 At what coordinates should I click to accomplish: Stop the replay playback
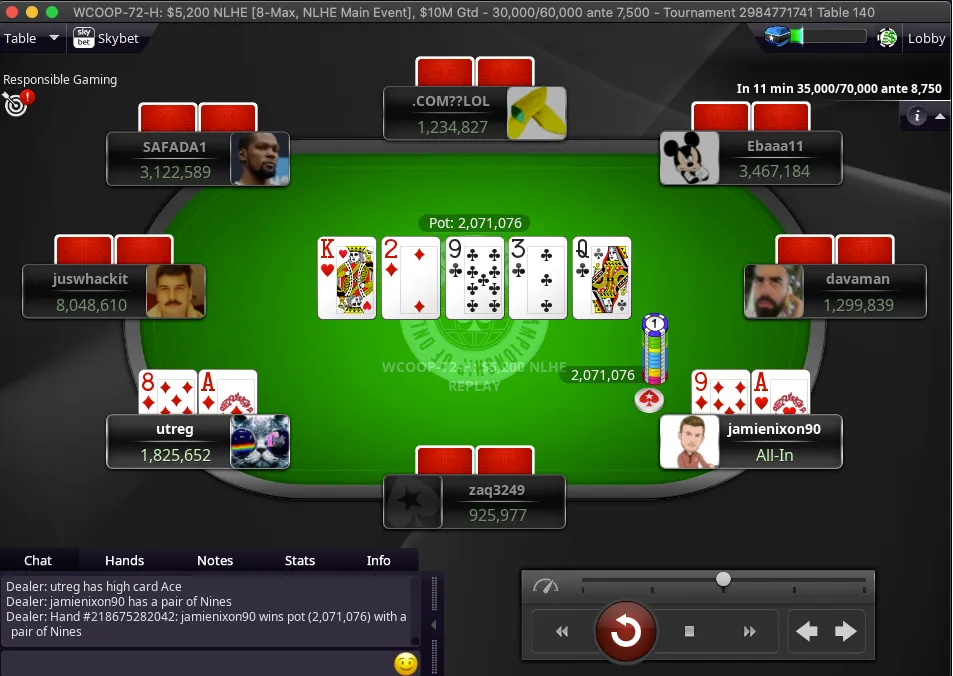[x=689, y=631]
